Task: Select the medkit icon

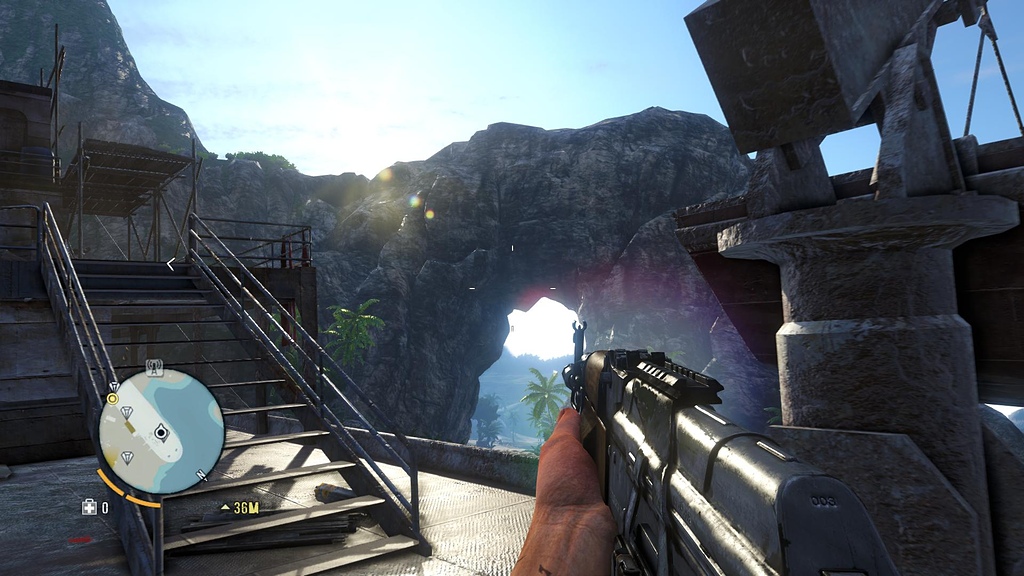Action: (x=89, y=507)
